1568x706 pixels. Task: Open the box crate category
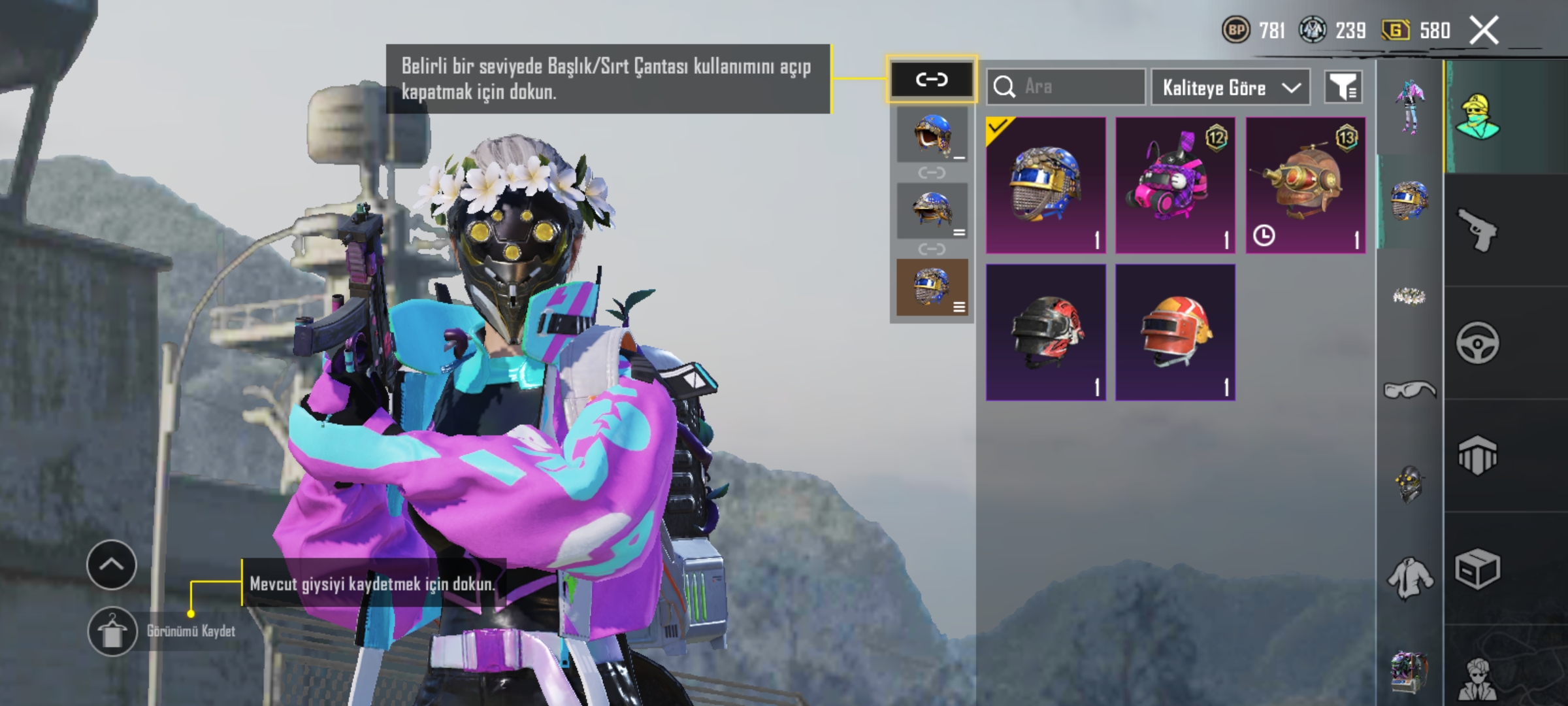(x=1478, y=569)
